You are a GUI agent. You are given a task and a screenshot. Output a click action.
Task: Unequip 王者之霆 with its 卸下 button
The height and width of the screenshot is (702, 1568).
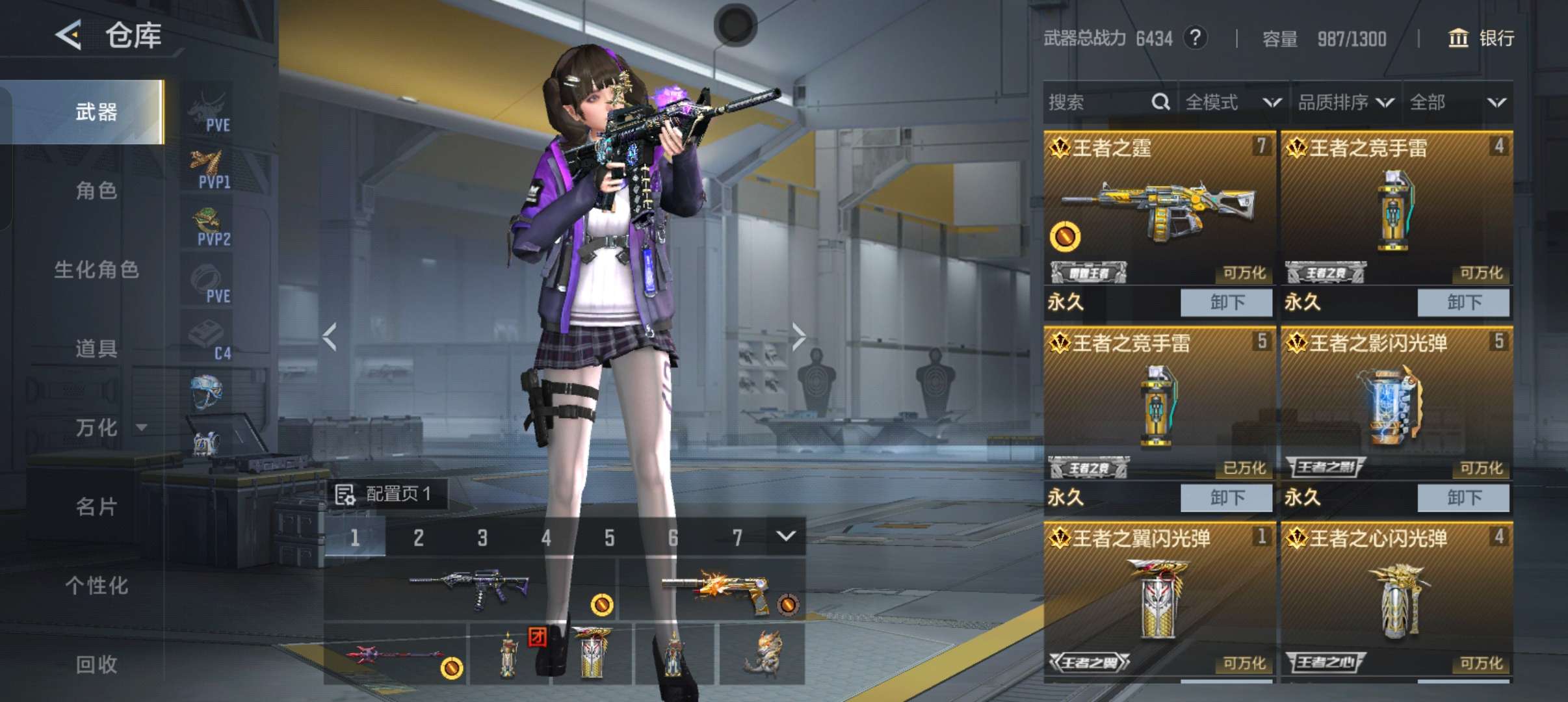(x=1226, y=302)
